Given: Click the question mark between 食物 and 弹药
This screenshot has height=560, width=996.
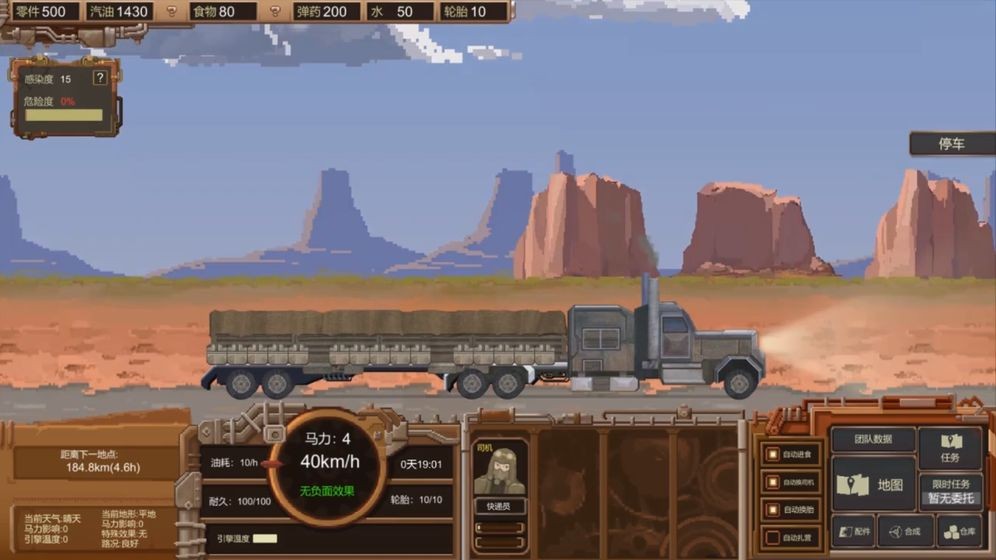Looking at the screenshot, I should [x=276, y=12].
